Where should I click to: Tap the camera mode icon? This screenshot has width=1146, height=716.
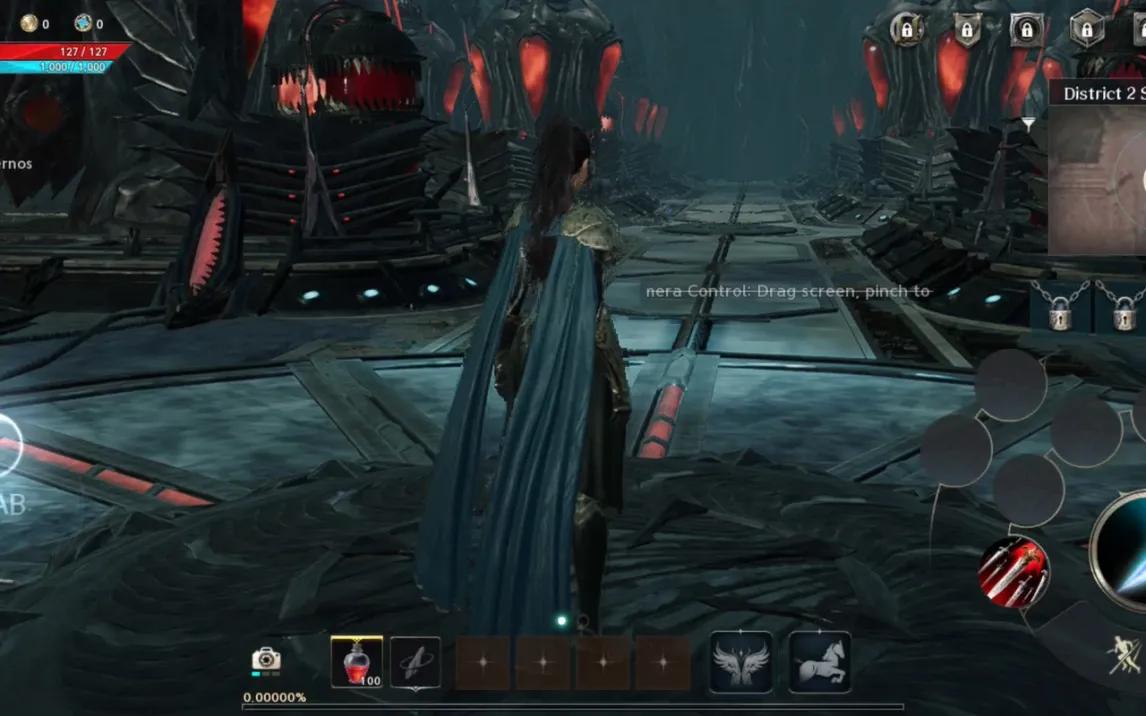pos(266,658)
